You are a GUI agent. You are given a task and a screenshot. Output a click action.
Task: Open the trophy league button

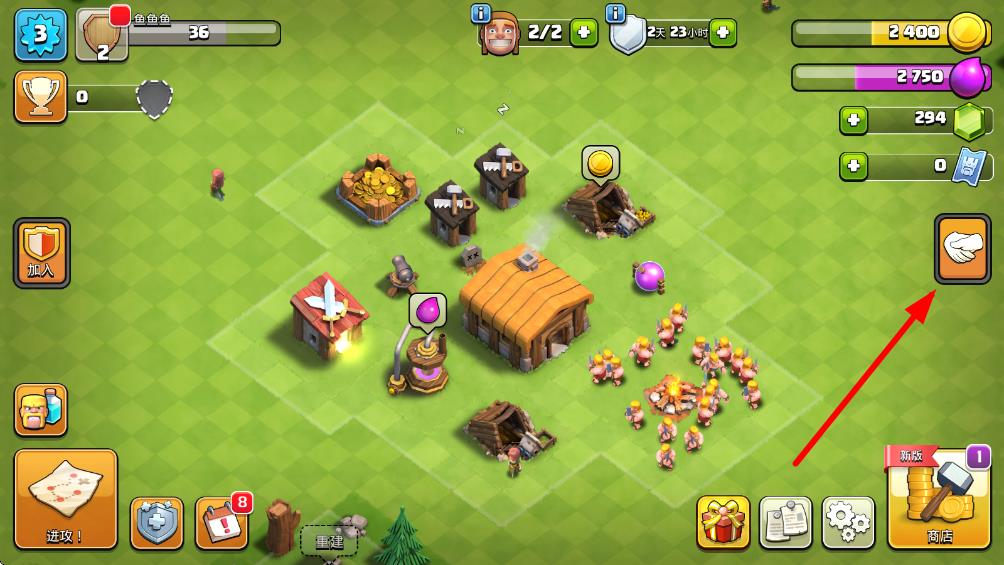[x=41, y=97]
